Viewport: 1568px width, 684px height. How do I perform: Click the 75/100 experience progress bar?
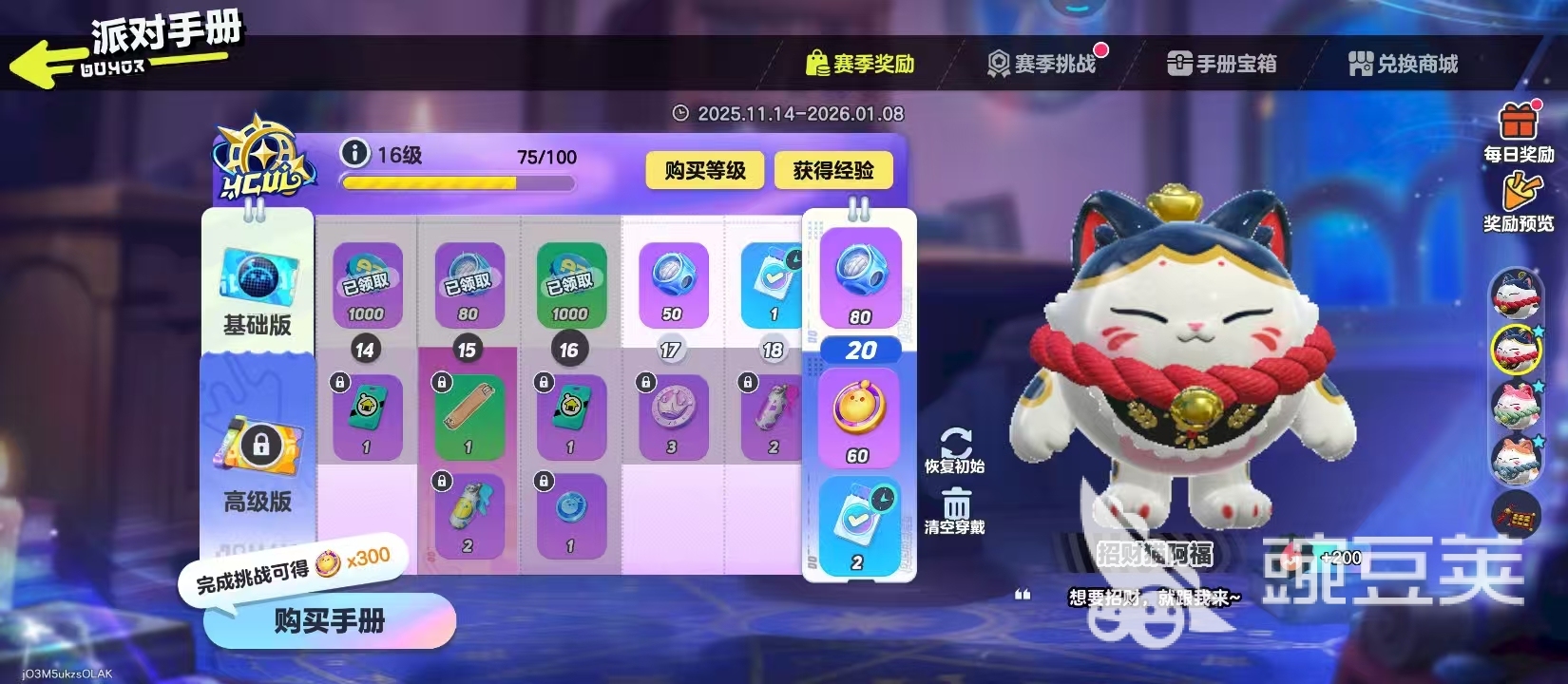pos(459,182)
